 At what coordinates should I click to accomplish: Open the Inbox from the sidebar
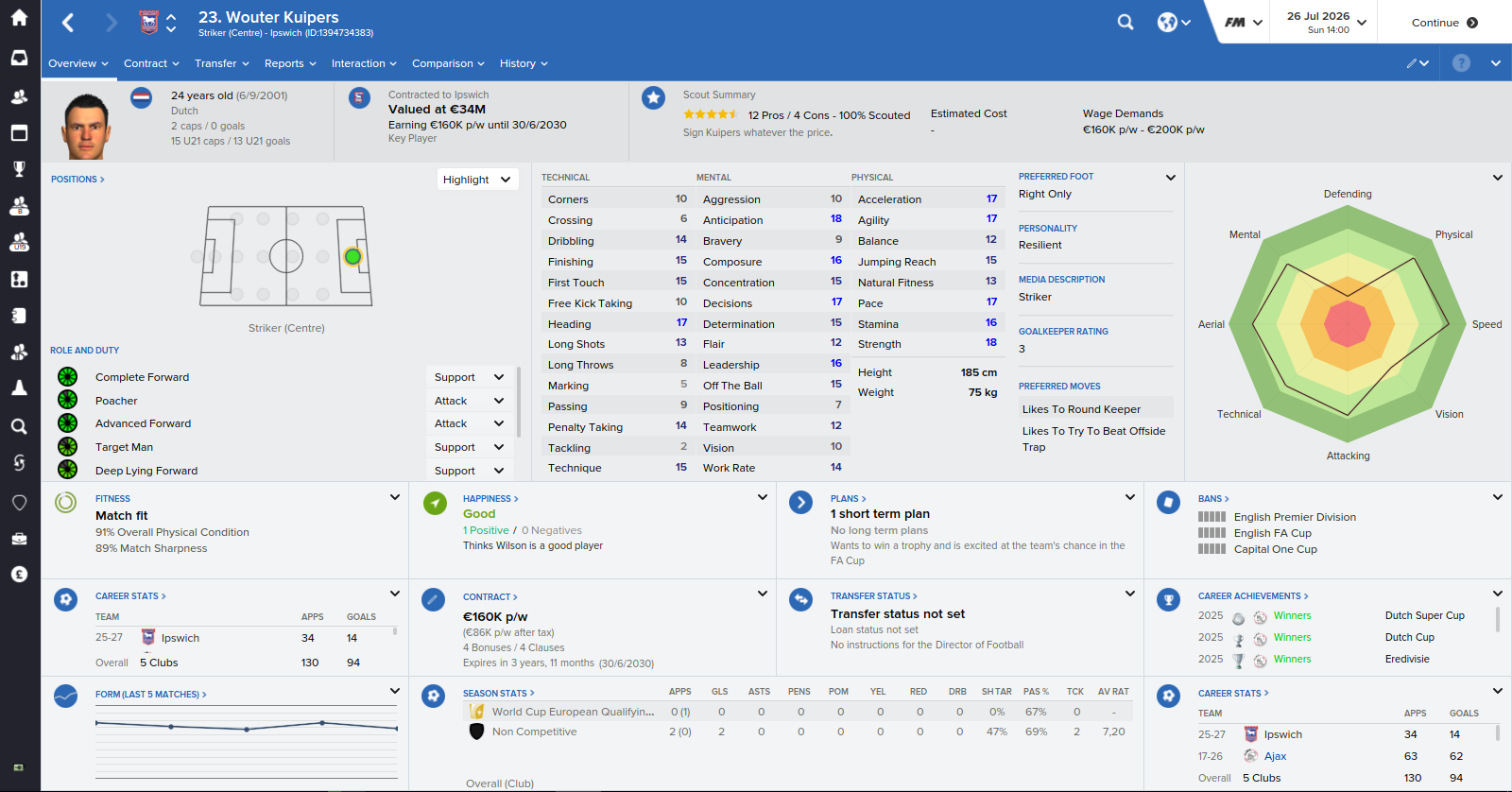(19, 59)
